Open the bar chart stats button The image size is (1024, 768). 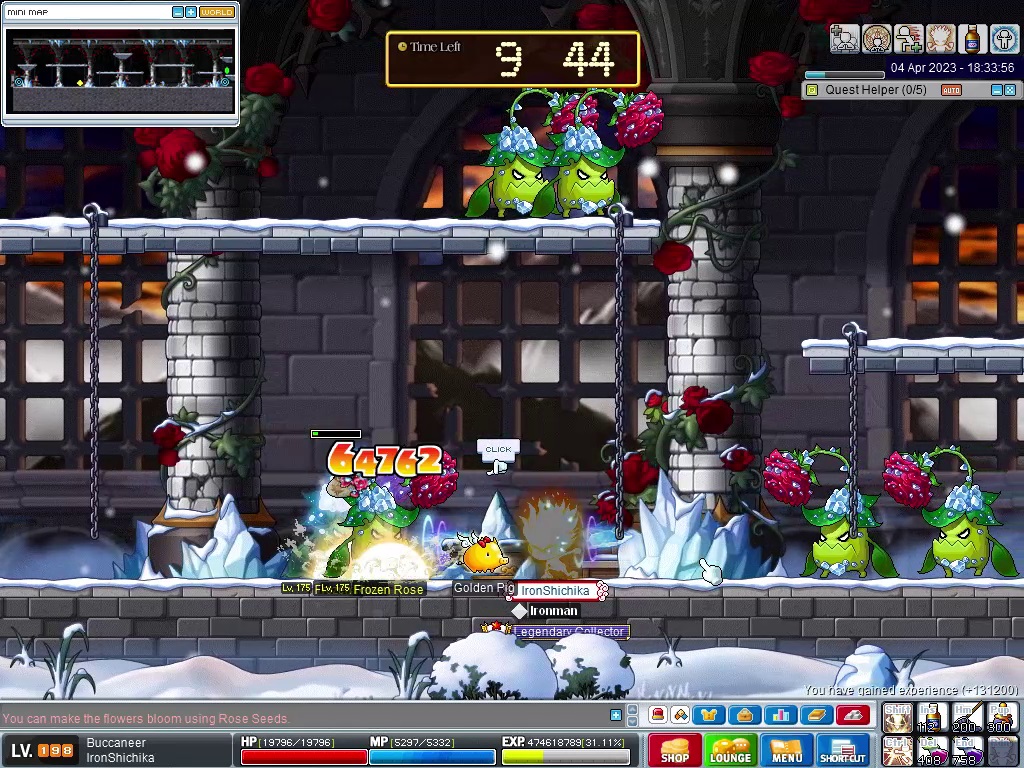click(780, 715)
